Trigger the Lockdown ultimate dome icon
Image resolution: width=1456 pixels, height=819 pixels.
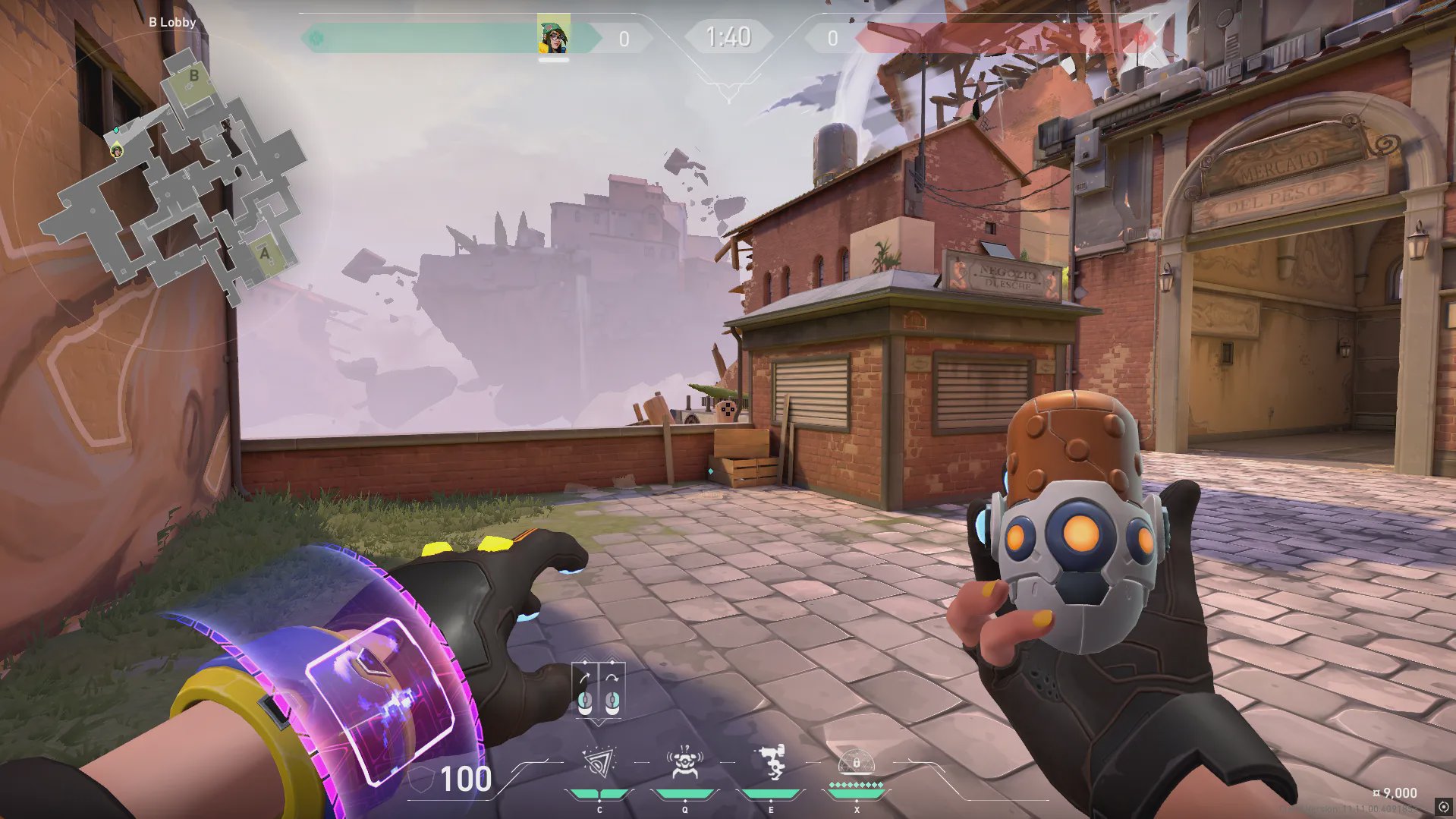pos(856,762)
